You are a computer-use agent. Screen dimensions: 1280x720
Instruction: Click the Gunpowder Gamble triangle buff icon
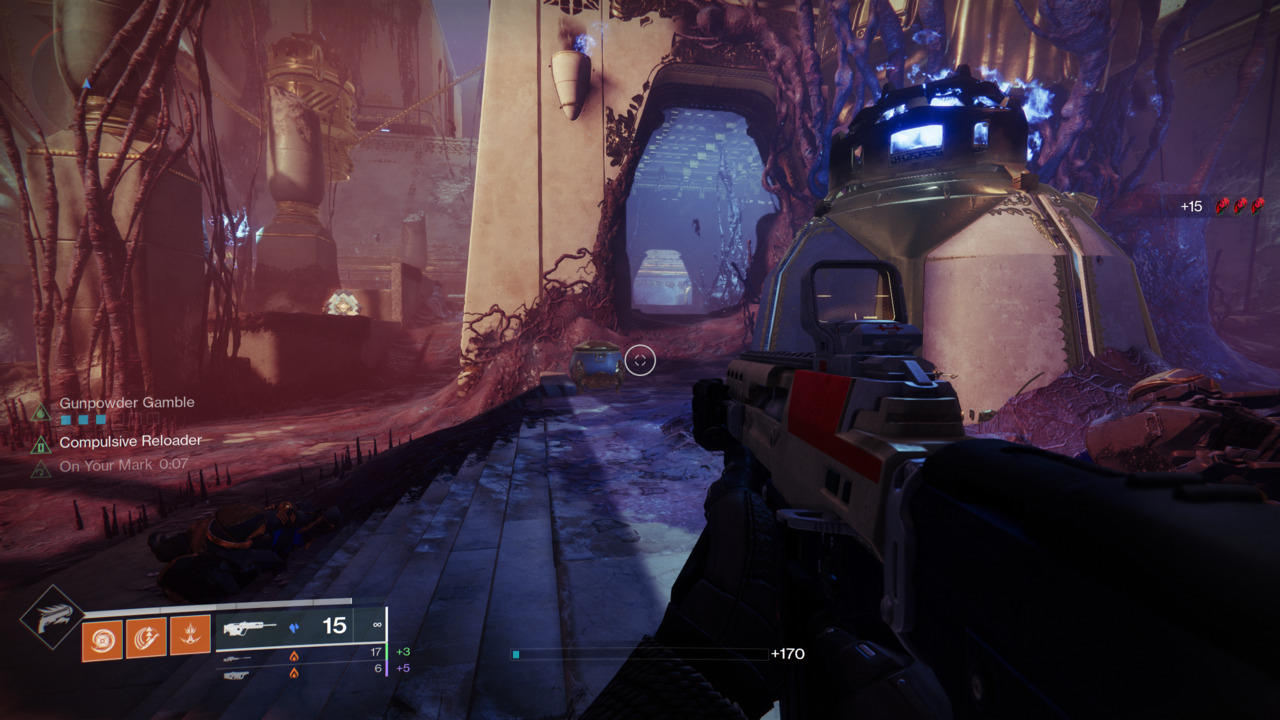coord(41,411)
